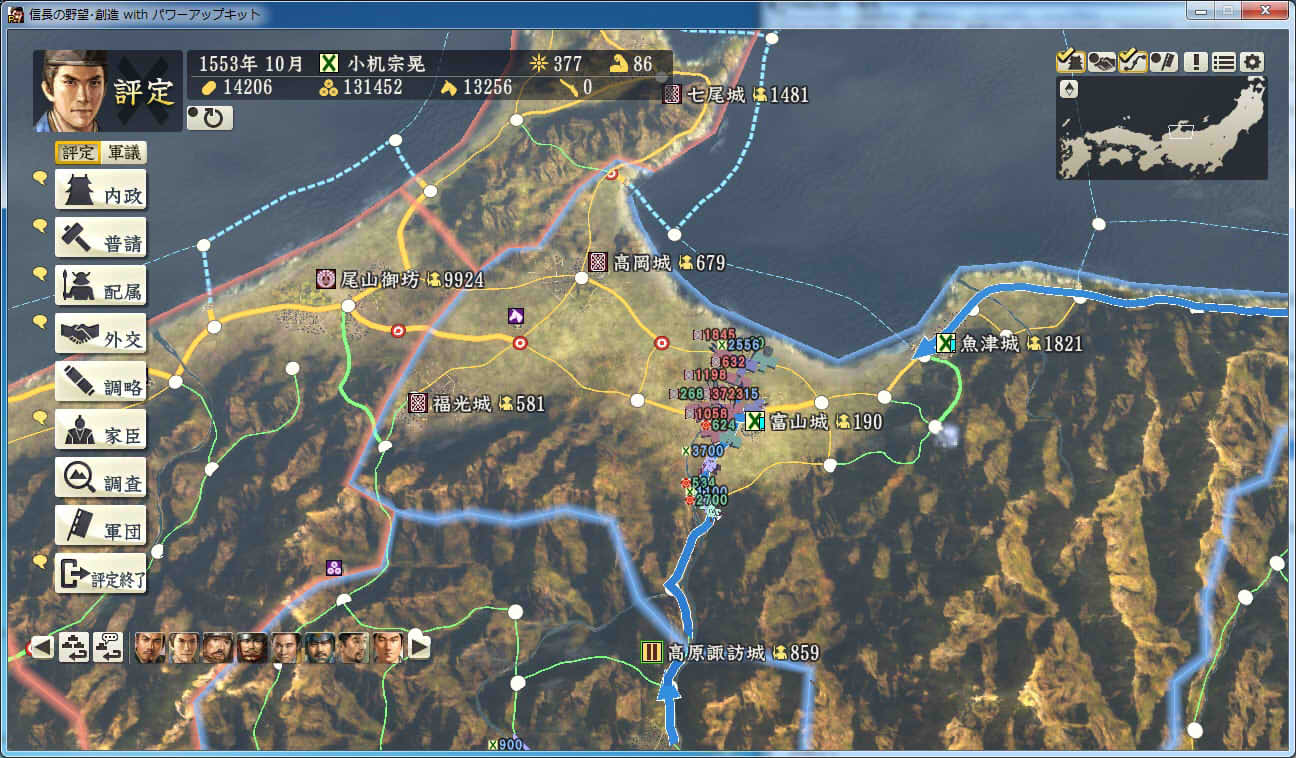Open the list icon above the minimap
This screenshot has height=758, width=1296.
[x=1224, y=61]
